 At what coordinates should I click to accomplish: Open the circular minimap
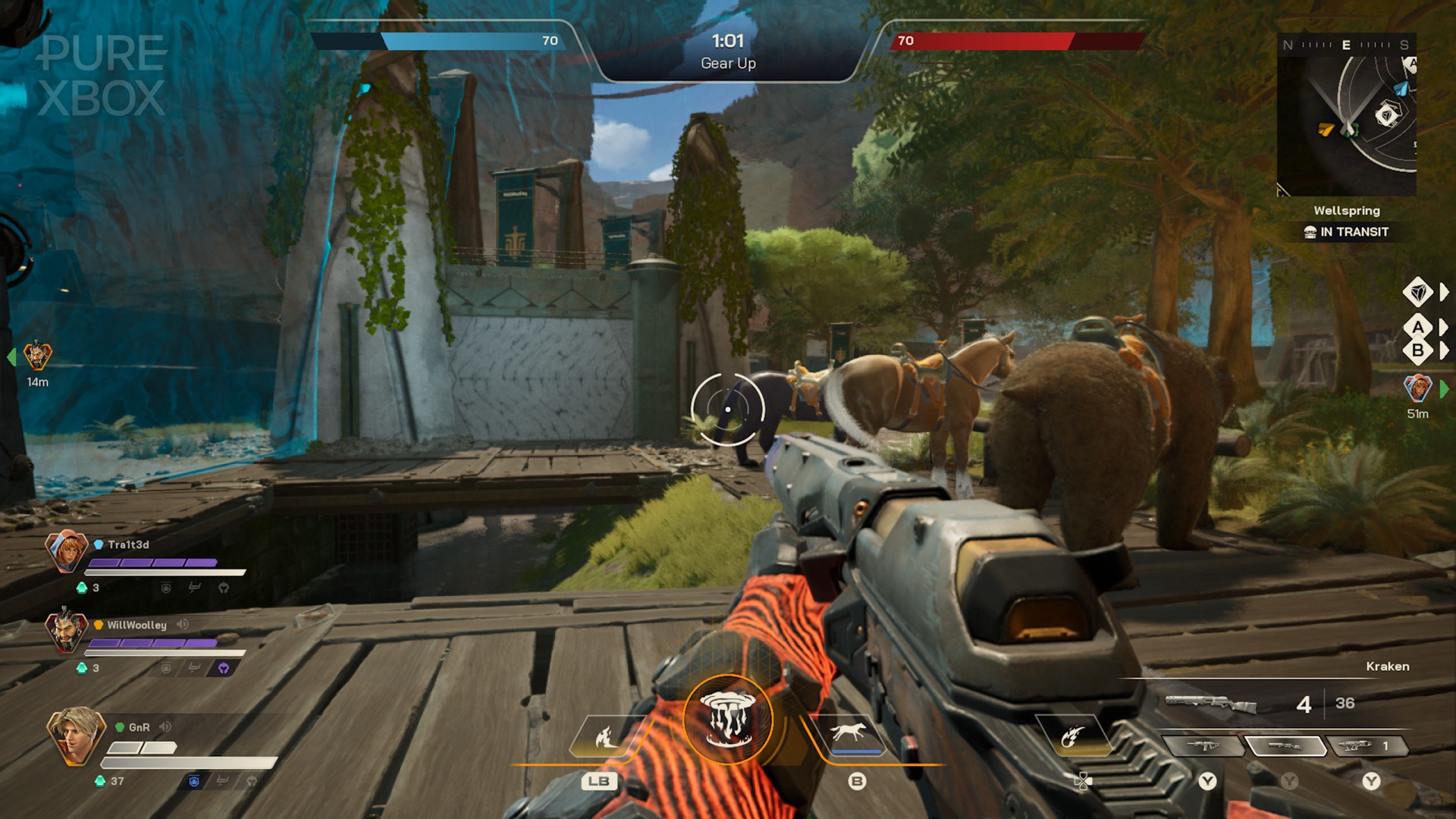point(1347,114)
